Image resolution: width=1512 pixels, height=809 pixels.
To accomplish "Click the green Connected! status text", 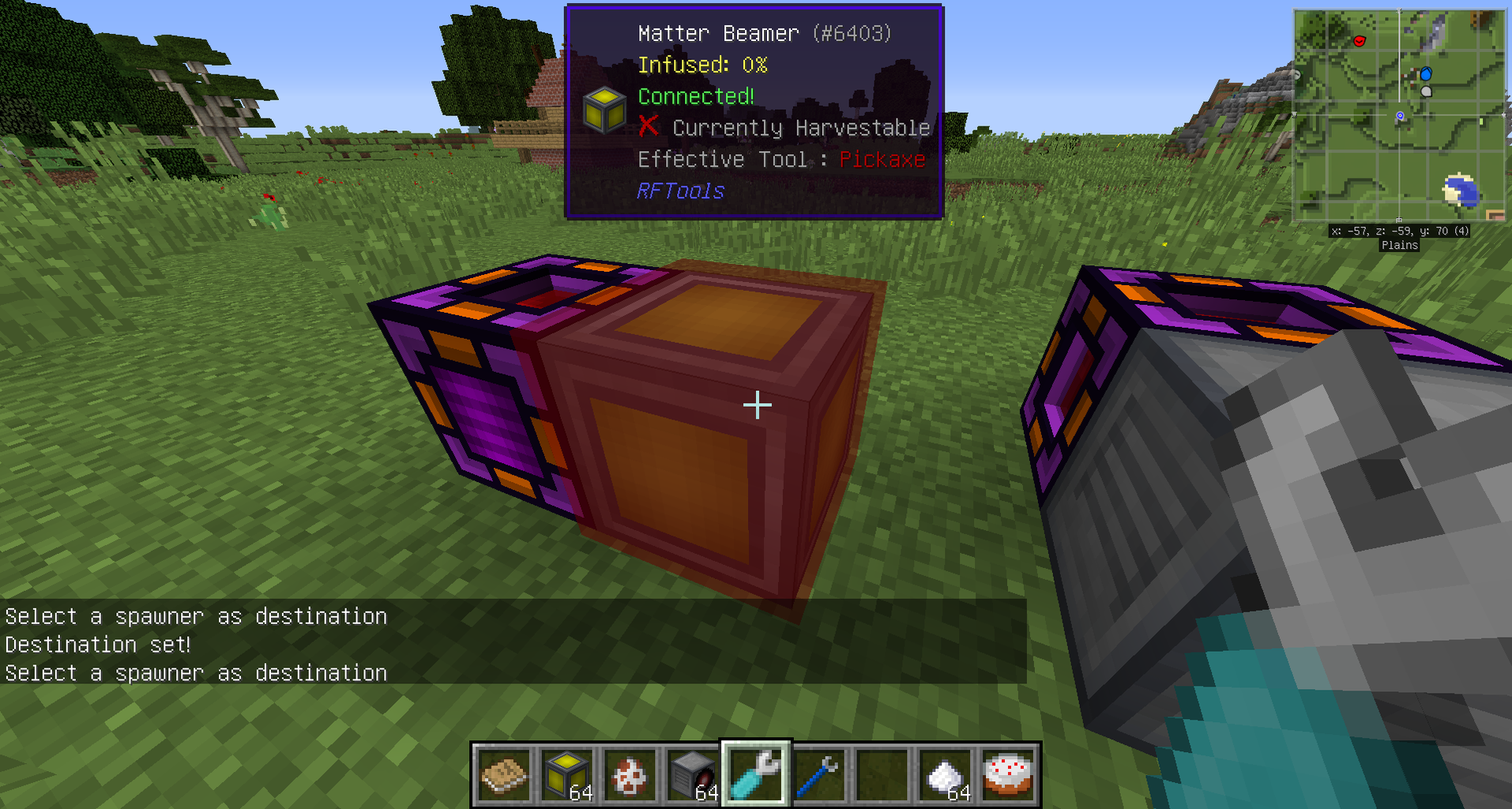I will pyautogui.click(x=694, y=96).
